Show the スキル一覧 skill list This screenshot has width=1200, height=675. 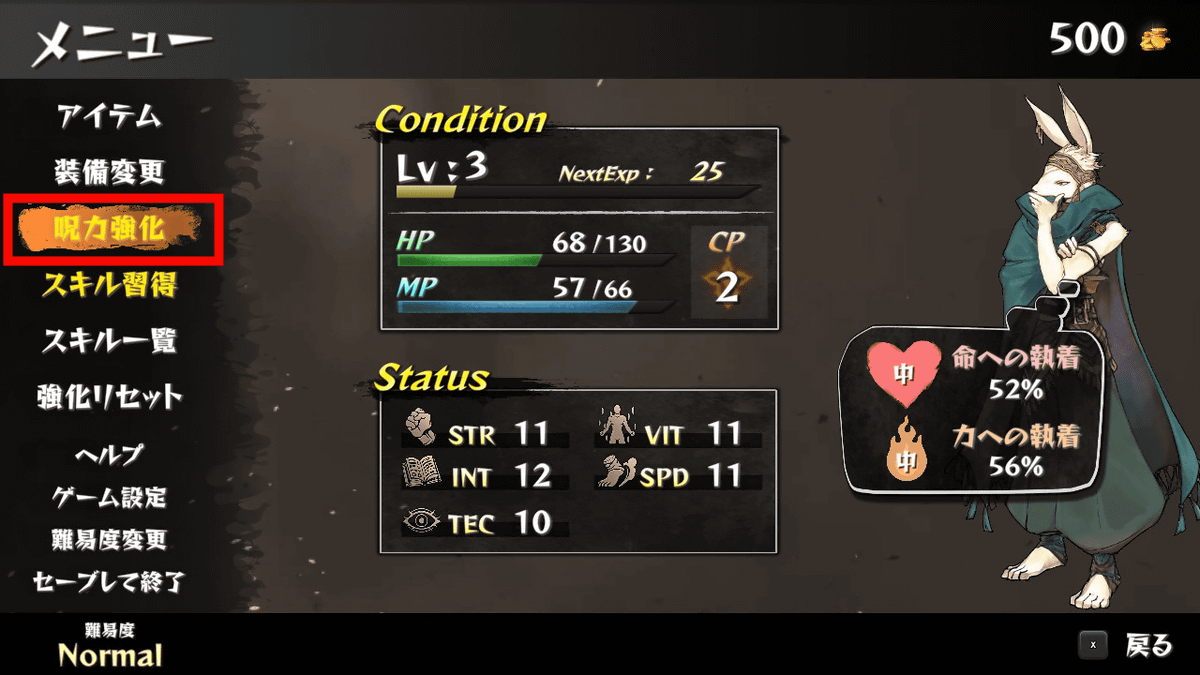tap(109, 341)
